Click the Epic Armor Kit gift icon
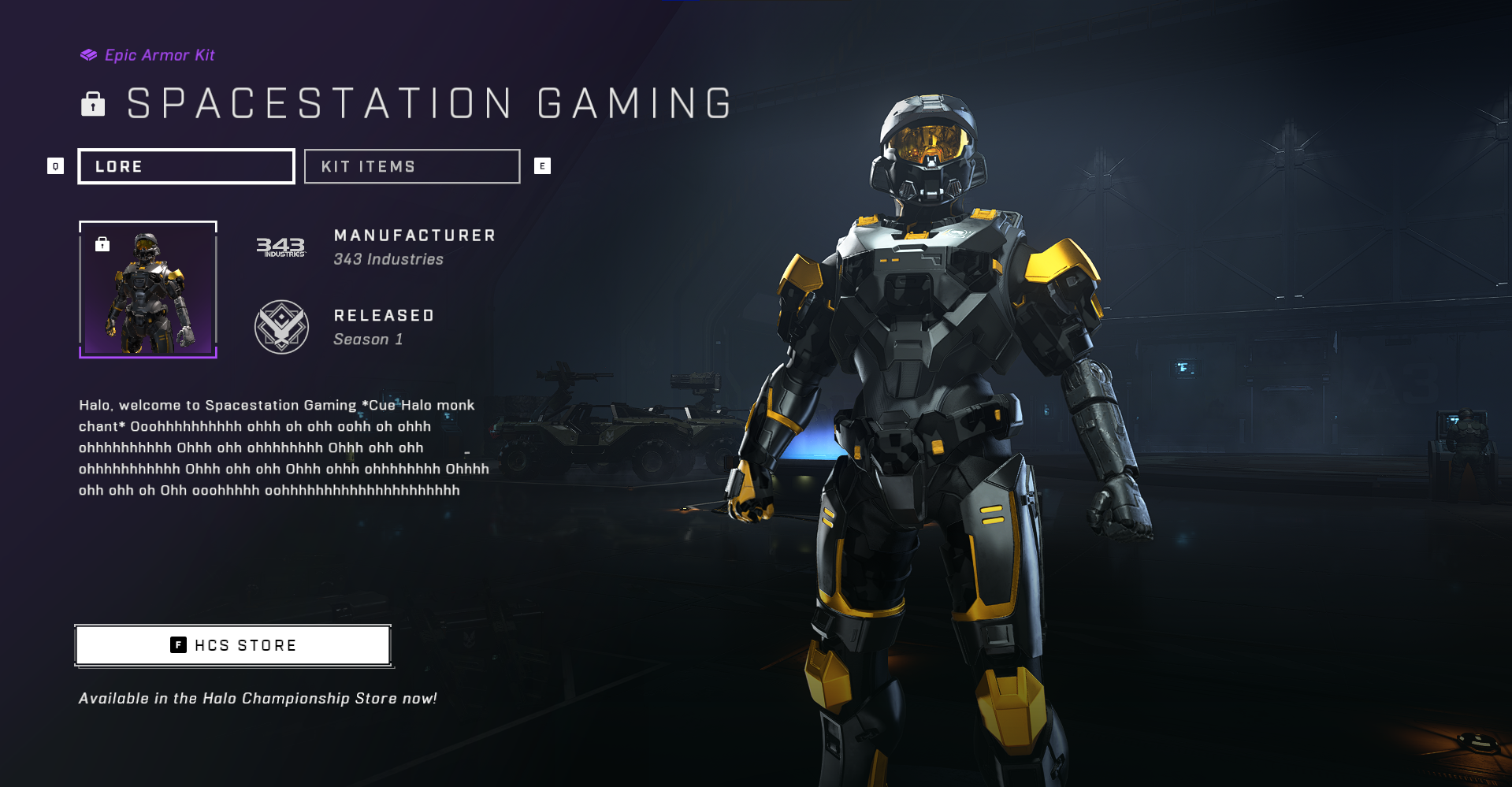 click(x=87, y=54)
